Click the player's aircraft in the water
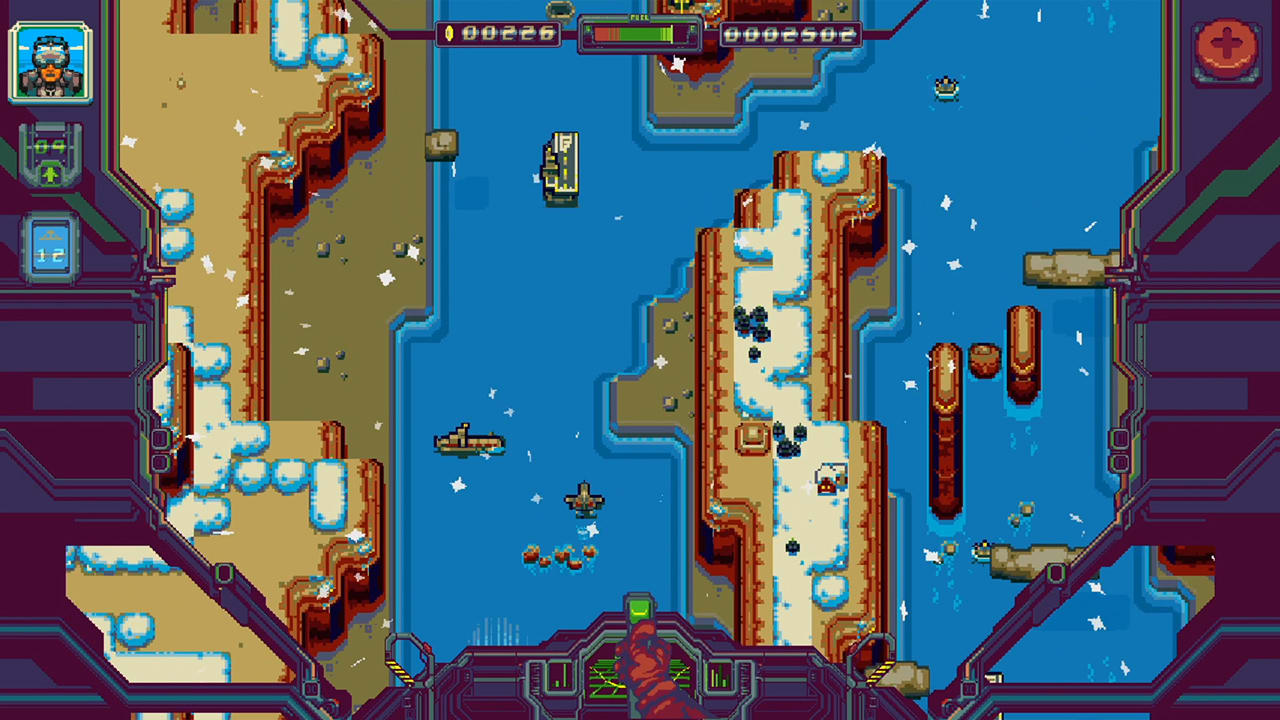The image size is (1280, 720). 583,497
